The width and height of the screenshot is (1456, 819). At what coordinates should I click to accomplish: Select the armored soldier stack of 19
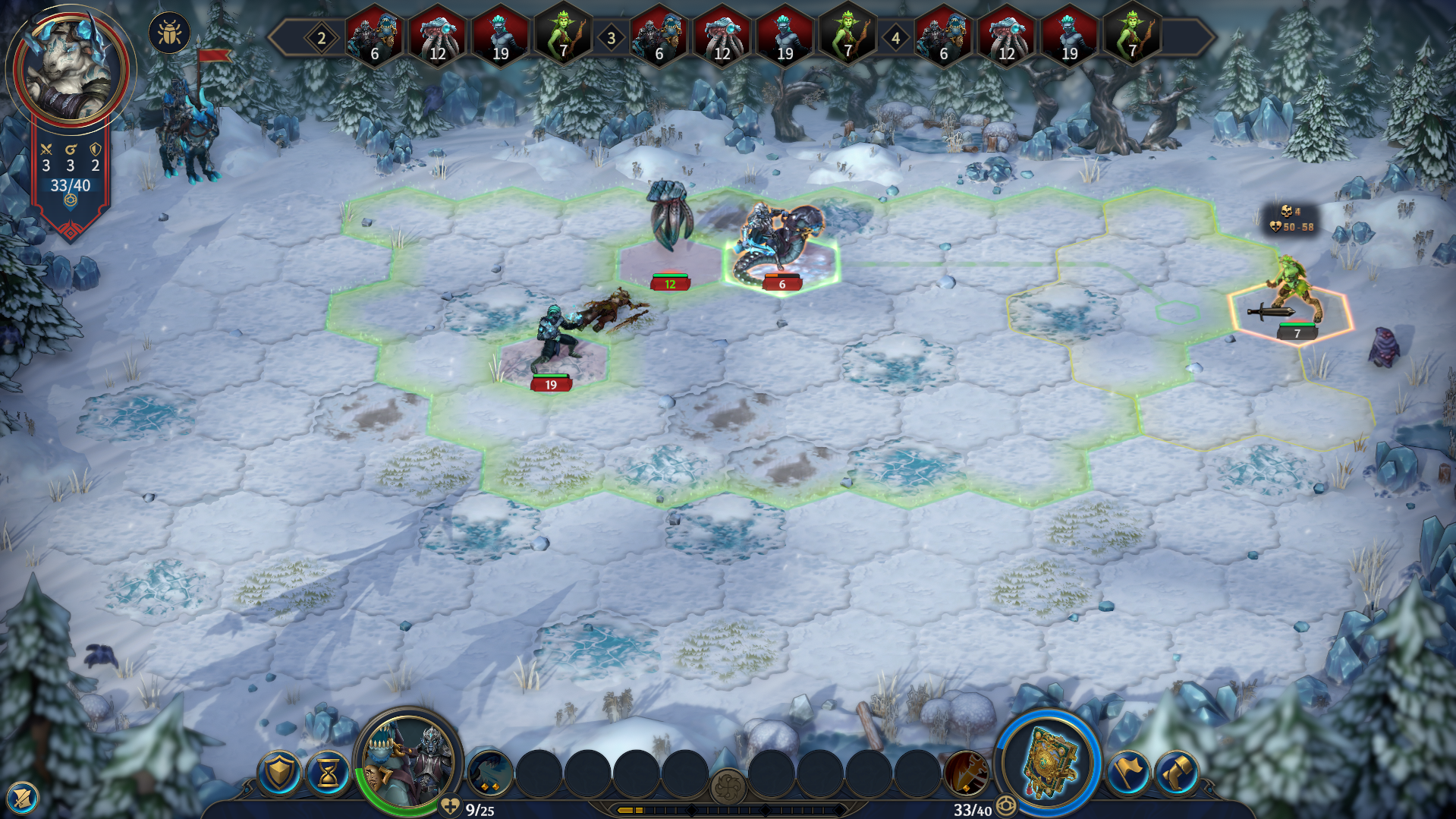555,342
